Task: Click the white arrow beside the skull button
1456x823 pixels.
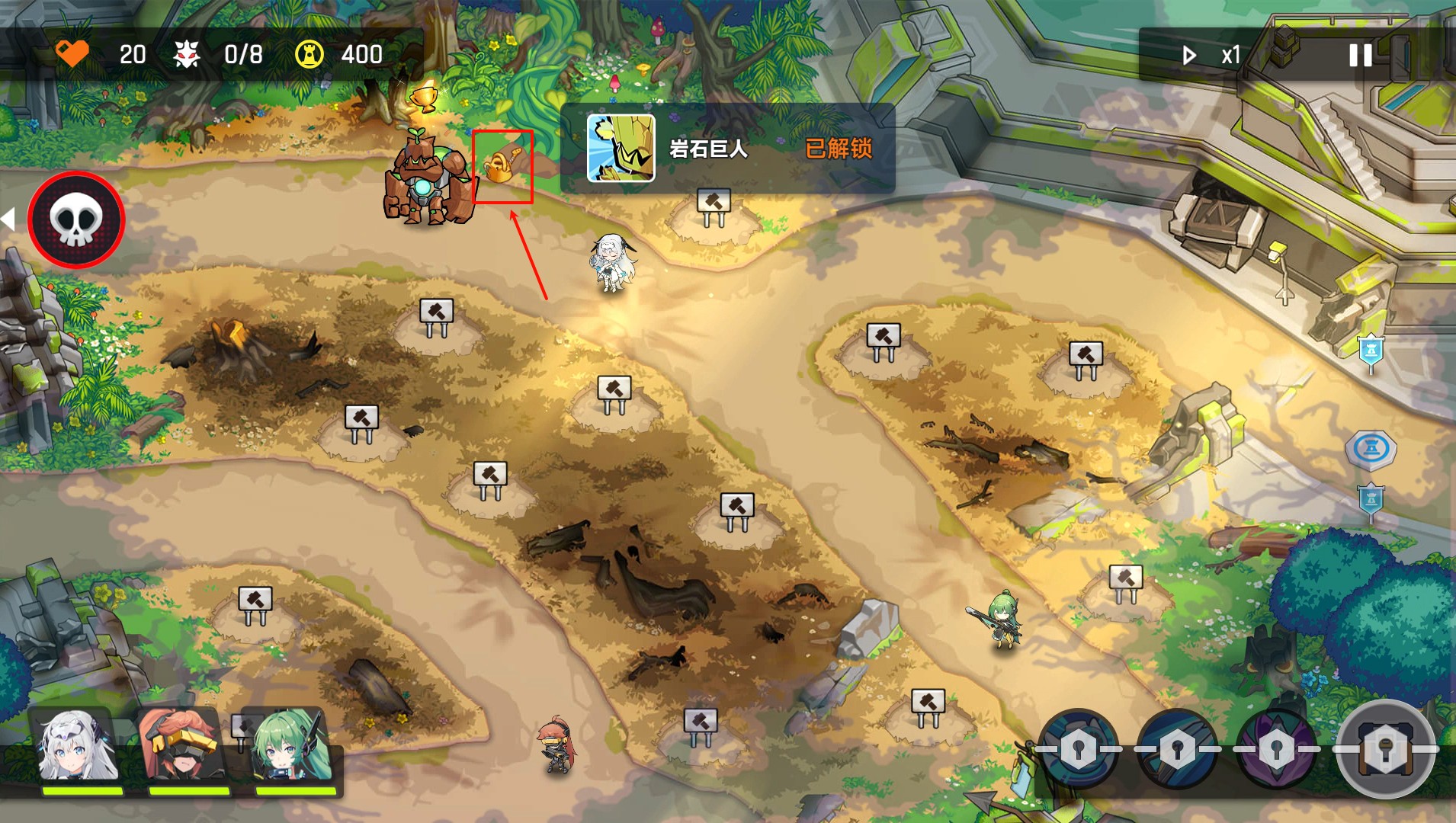Action: pyautogui.click(x=8, y=219)
